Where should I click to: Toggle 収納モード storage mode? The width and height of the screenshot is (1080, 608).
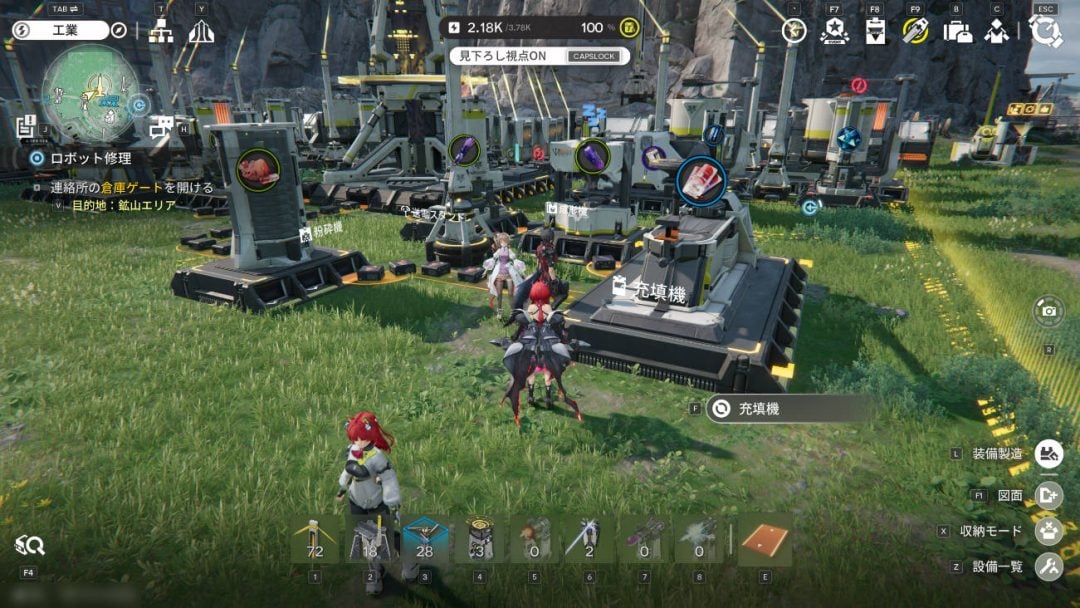(1048, 531)
